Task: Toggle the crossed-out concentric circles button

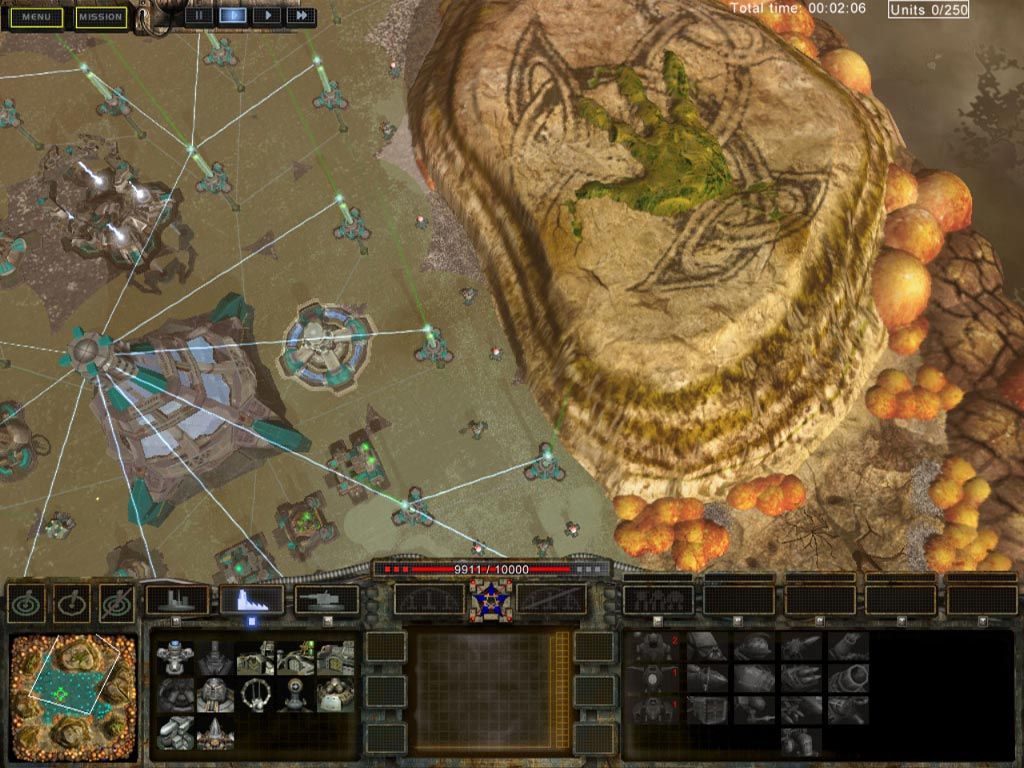Action: tap(117, 602)
